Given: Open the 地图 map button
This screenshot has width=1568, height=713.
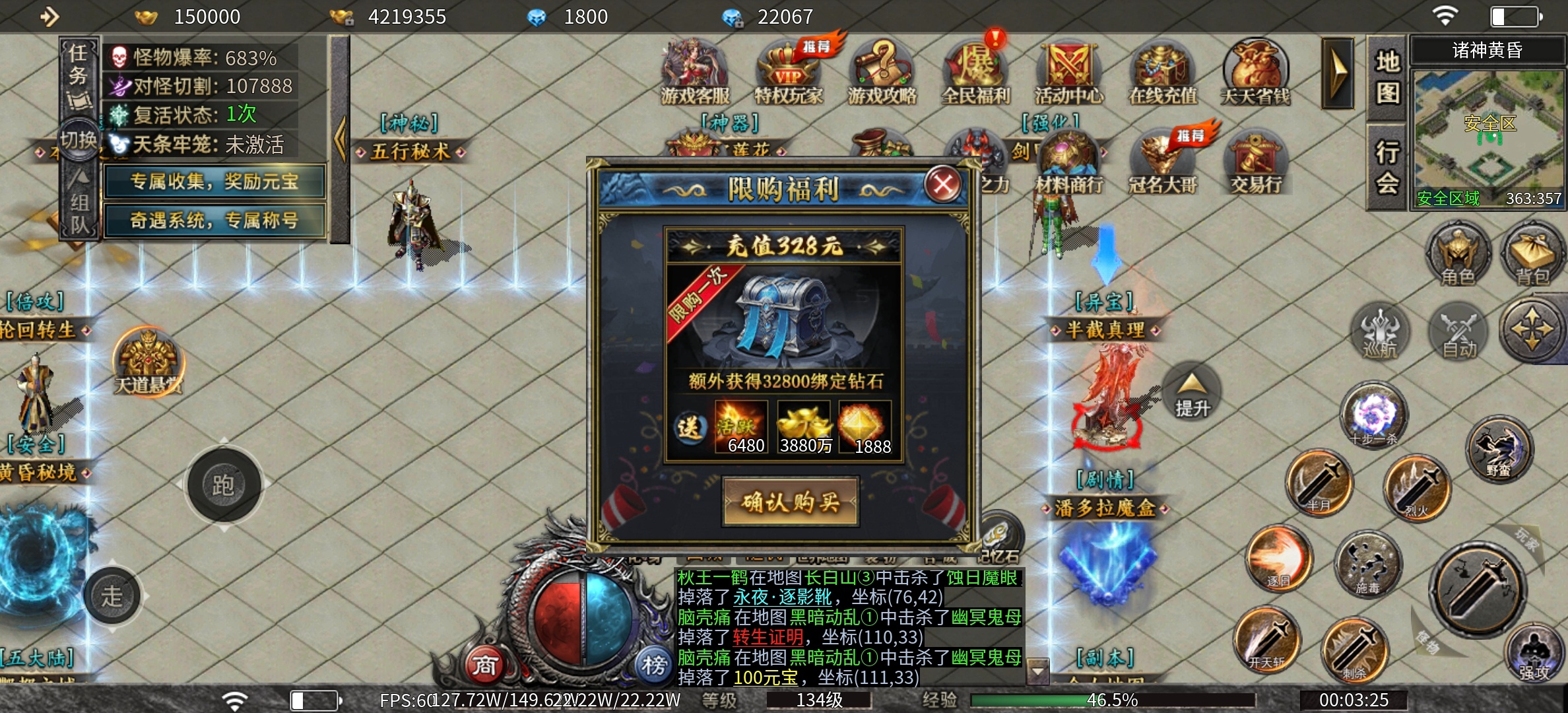Looking at the screenshot, I should coord(1387,79).
